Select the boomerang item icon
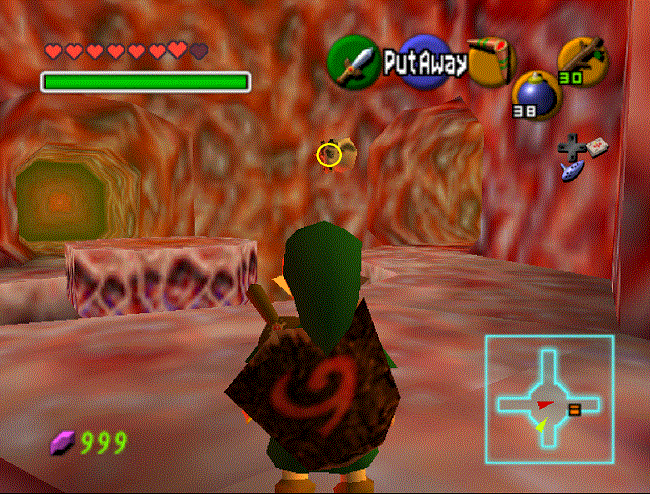The width and height of the screenshot is (650, 494). coord(491,61)
